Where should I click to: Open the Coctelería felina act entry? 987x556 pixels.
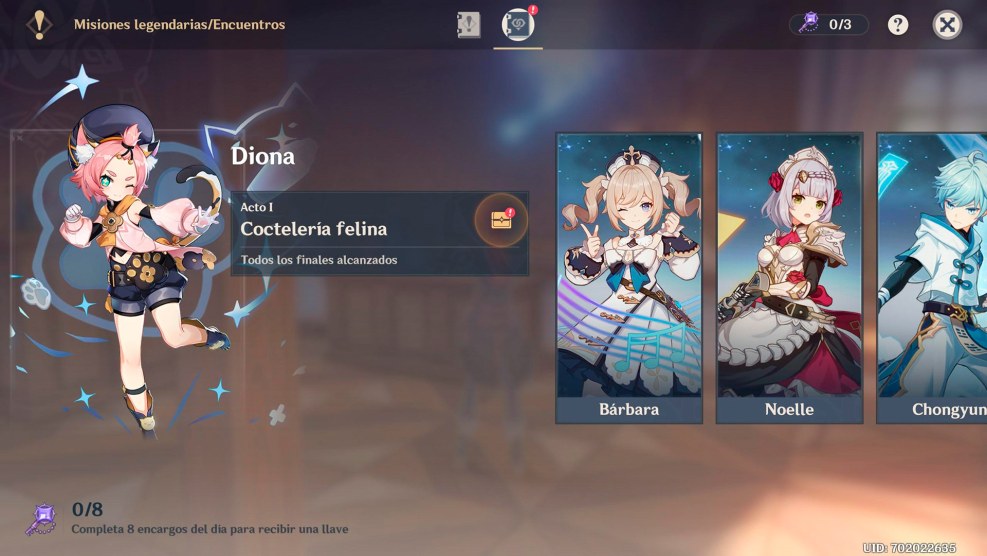(360, 229)
